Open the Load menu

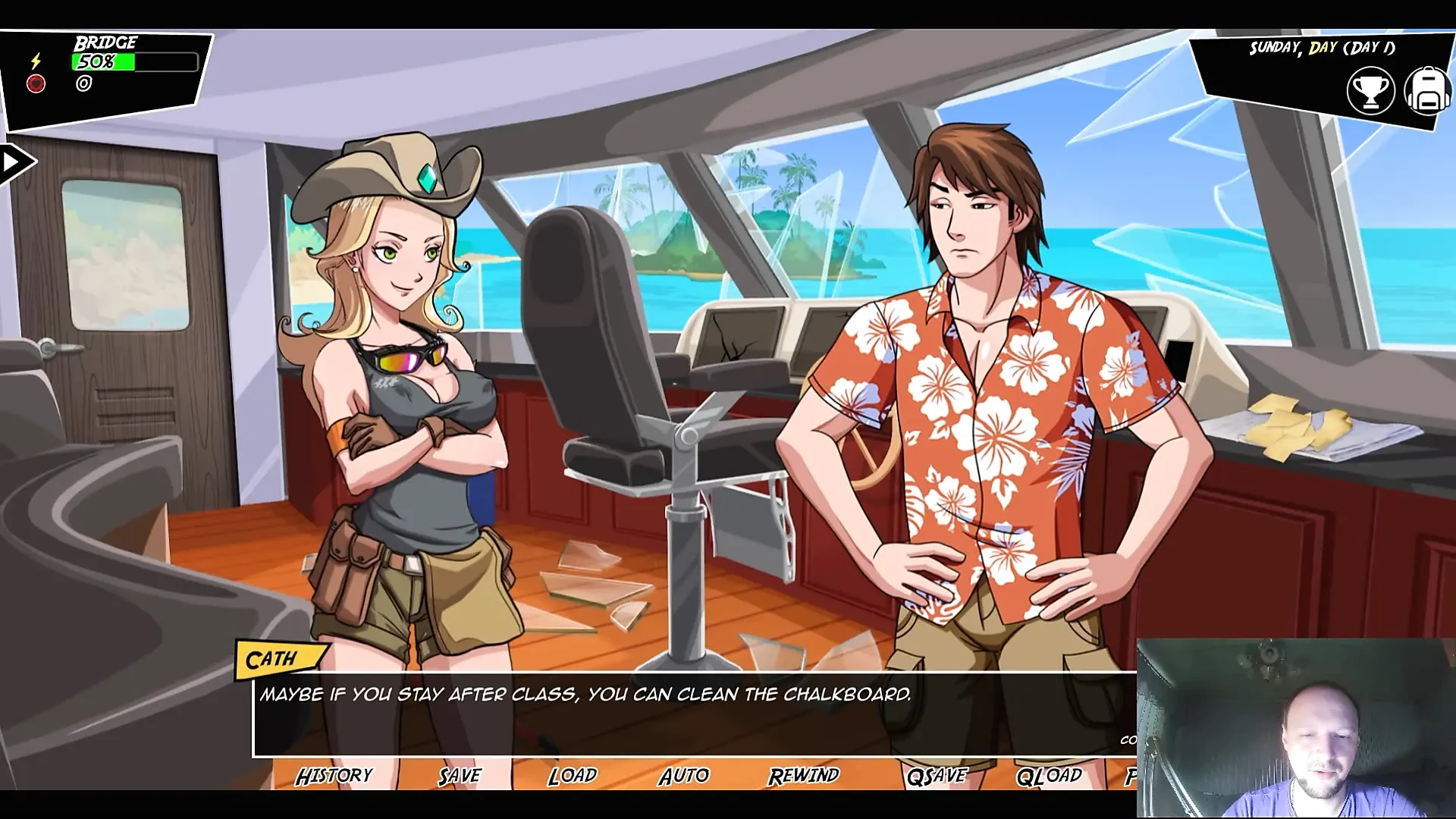pos(573,776)
